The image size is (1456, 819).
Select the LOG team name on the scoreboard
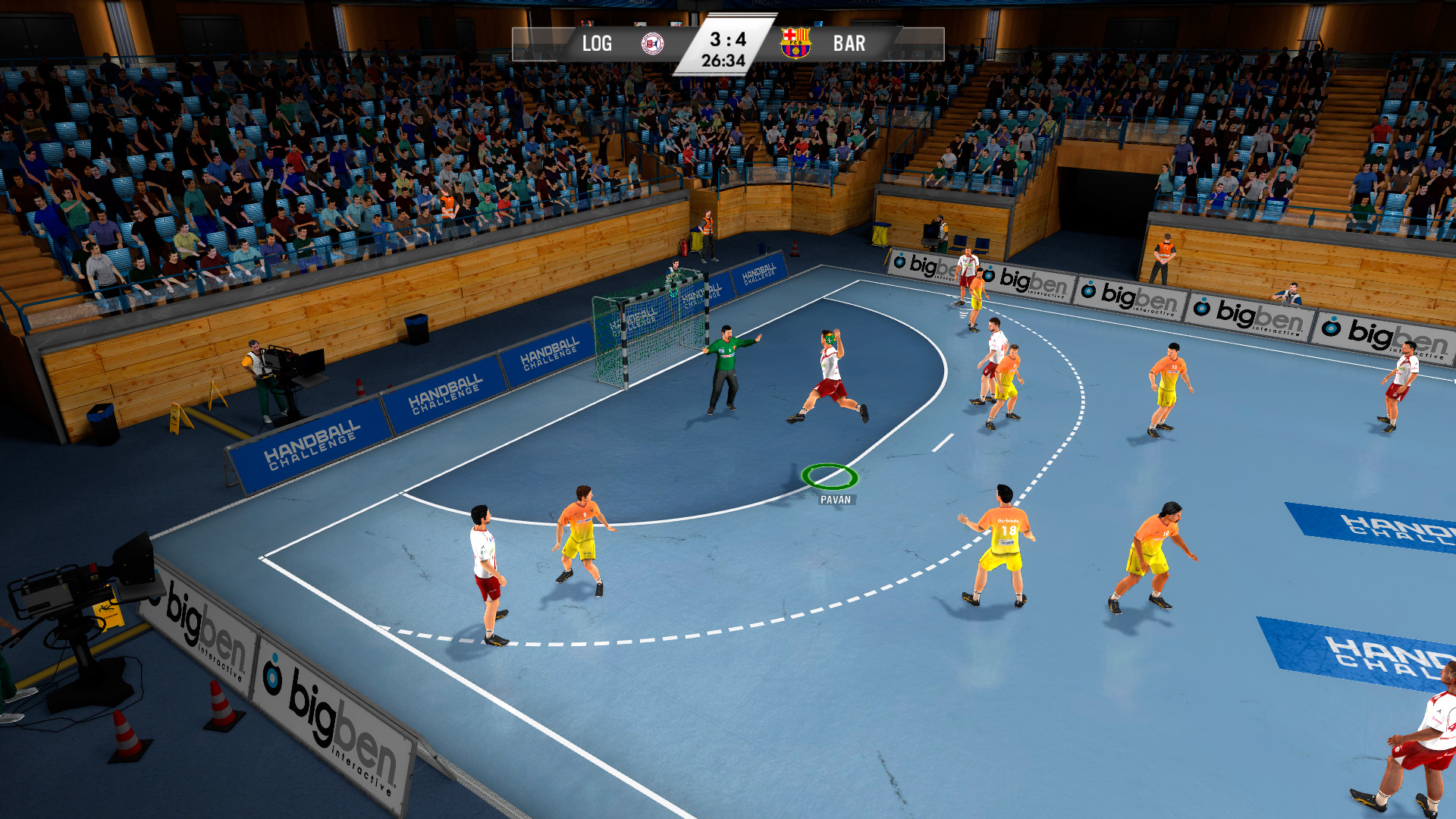596,43
